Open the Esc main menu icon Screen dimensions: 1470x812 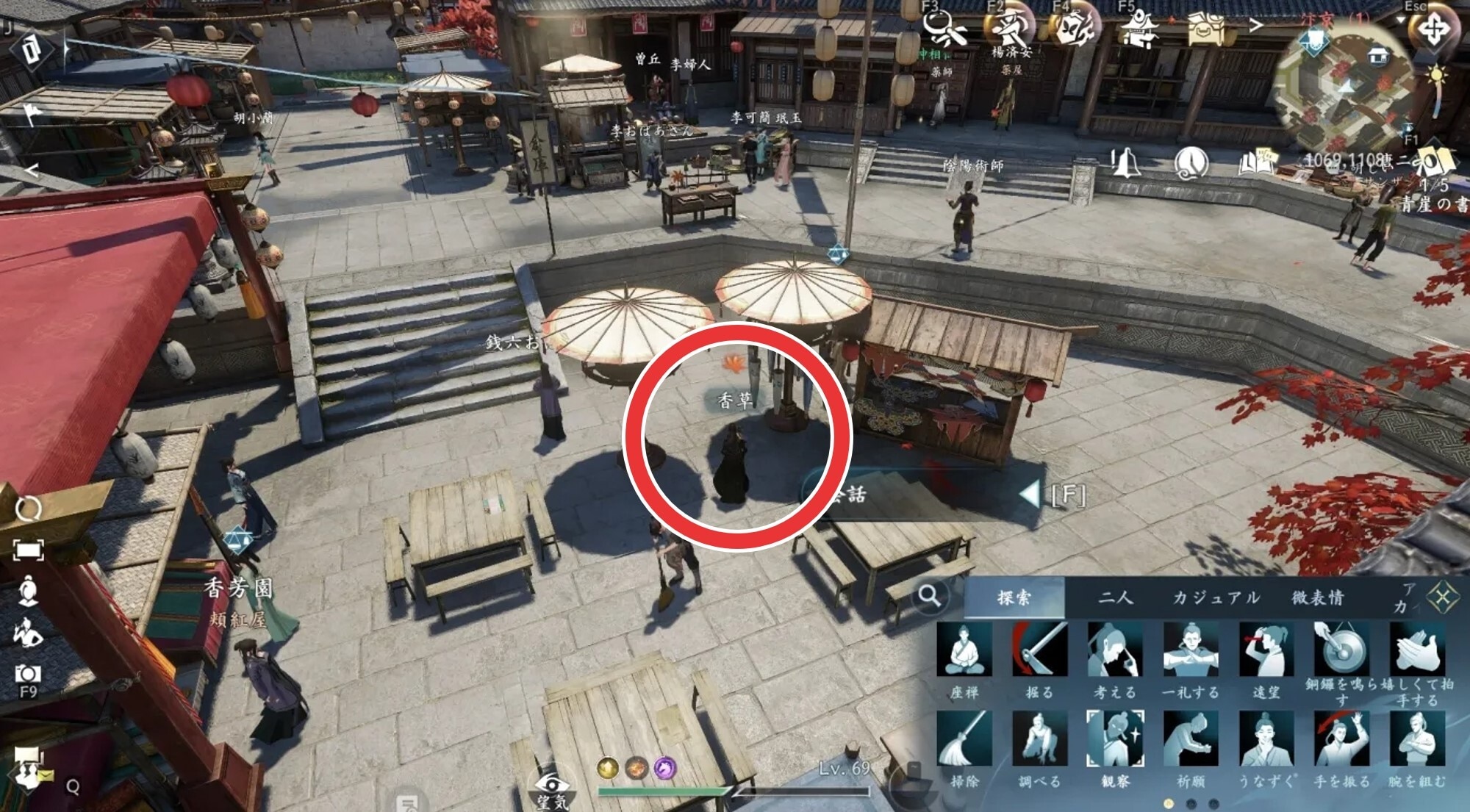coord(1433,31)
